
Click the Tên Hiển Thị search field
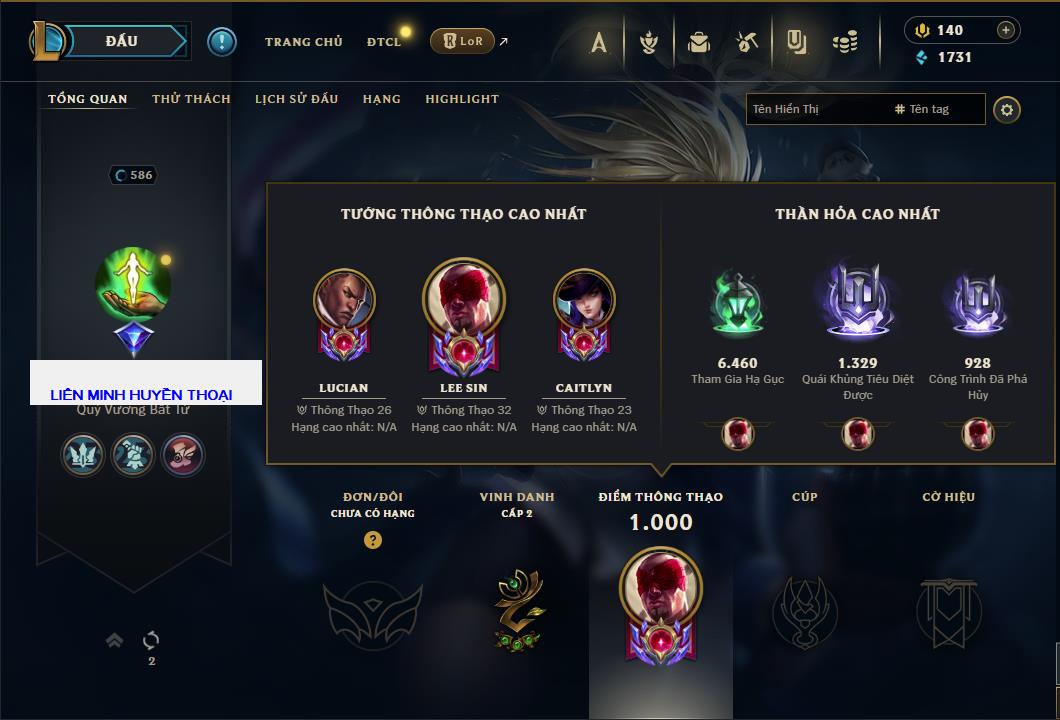click(815, 109)
